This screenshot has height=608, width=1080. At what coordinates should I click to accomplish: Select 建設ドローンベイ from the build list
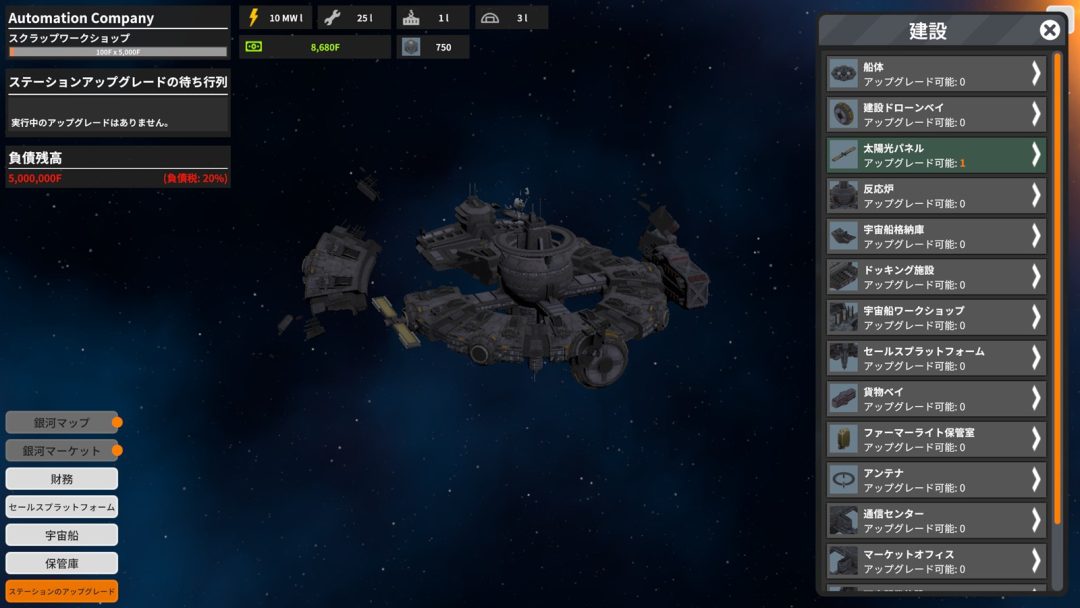tap(936, 114)
